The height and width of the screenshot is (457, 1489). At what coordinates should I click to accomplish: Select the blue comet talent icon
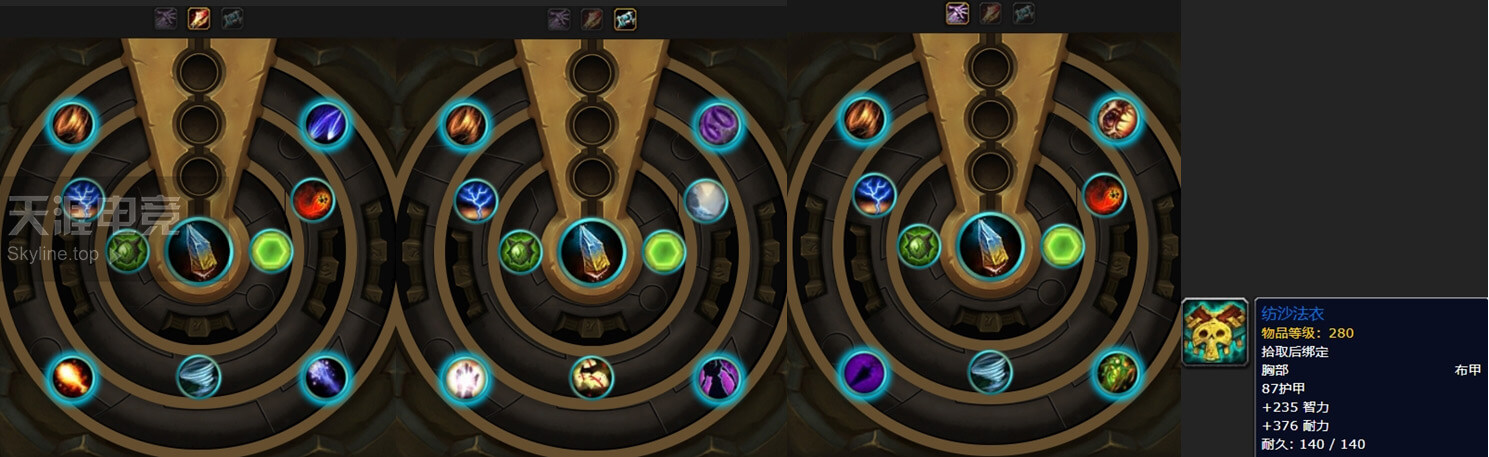[325, 124]
